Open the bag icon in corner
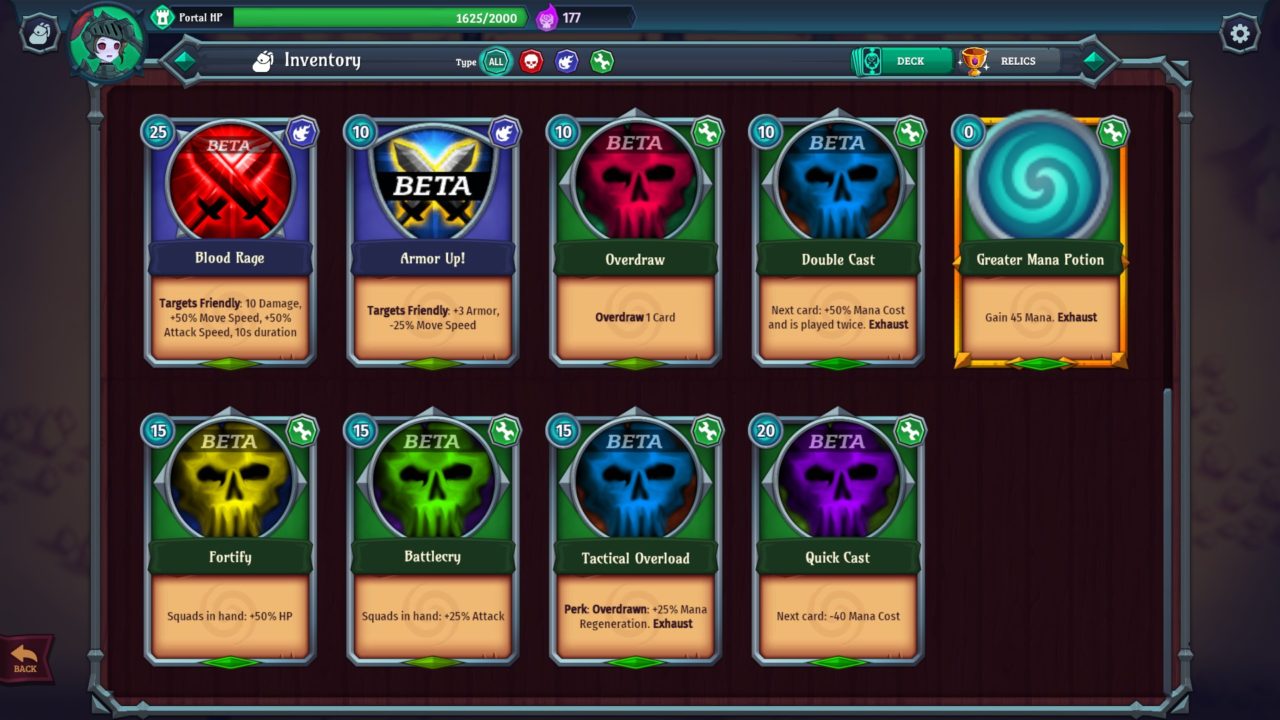Viewport: 1280px width, 720px height. tap(39, 34)
